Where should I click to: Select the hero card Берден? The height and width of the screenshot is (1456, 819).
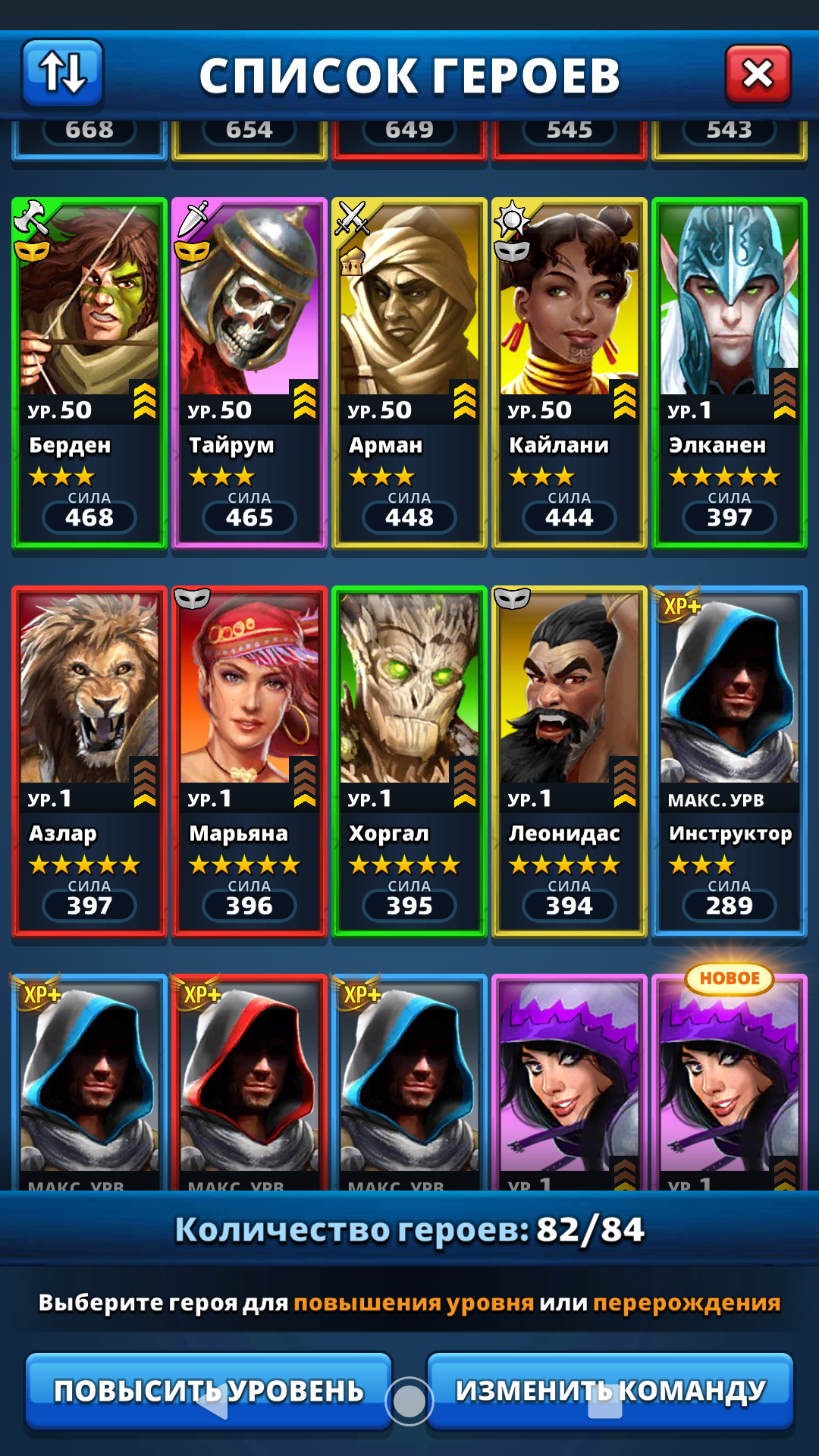[89, 372]
